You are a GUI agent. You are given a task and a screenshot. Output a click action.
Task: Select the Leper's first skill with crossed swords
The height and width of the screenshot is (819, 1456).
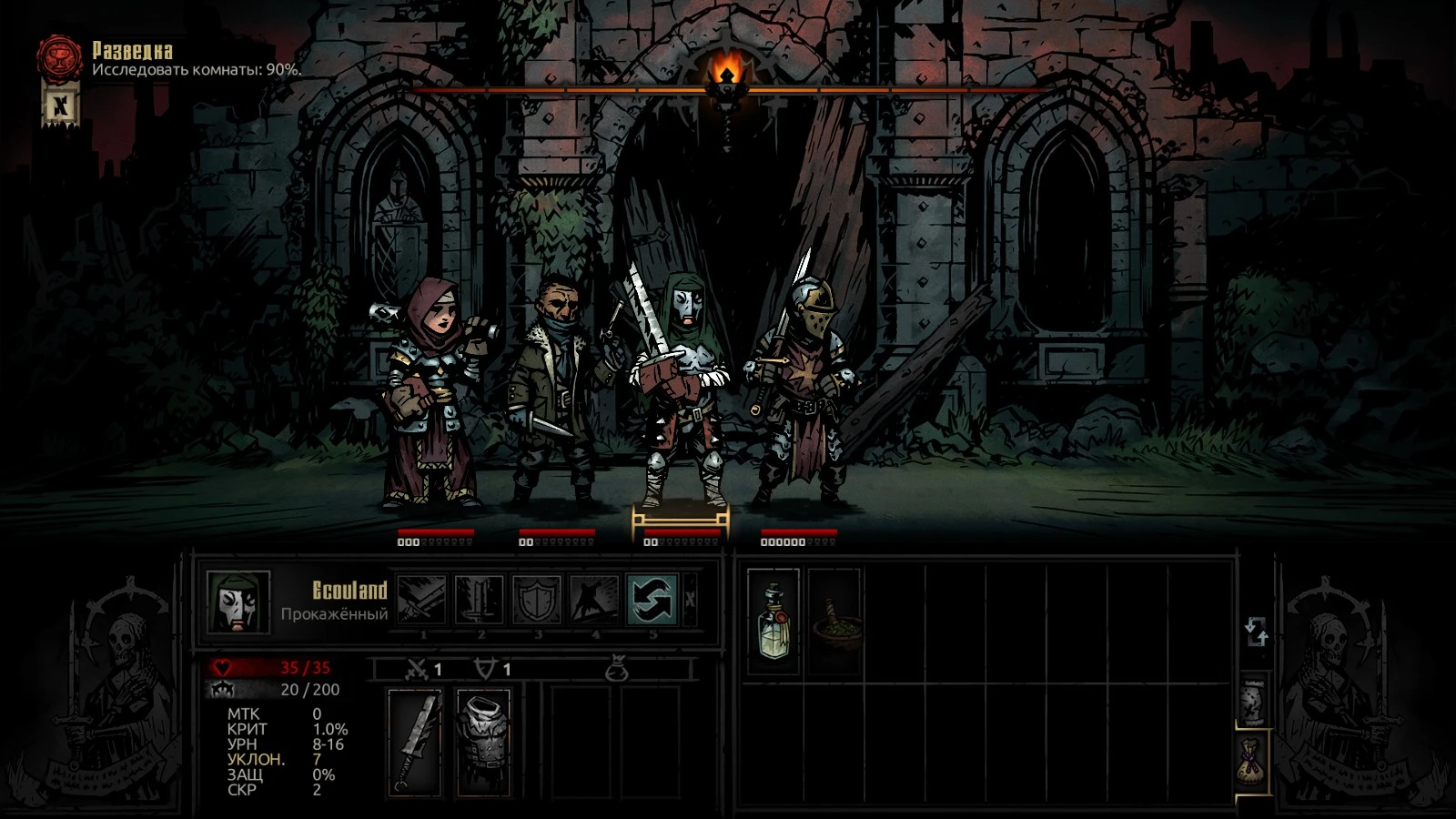click(x=423, y=601)
